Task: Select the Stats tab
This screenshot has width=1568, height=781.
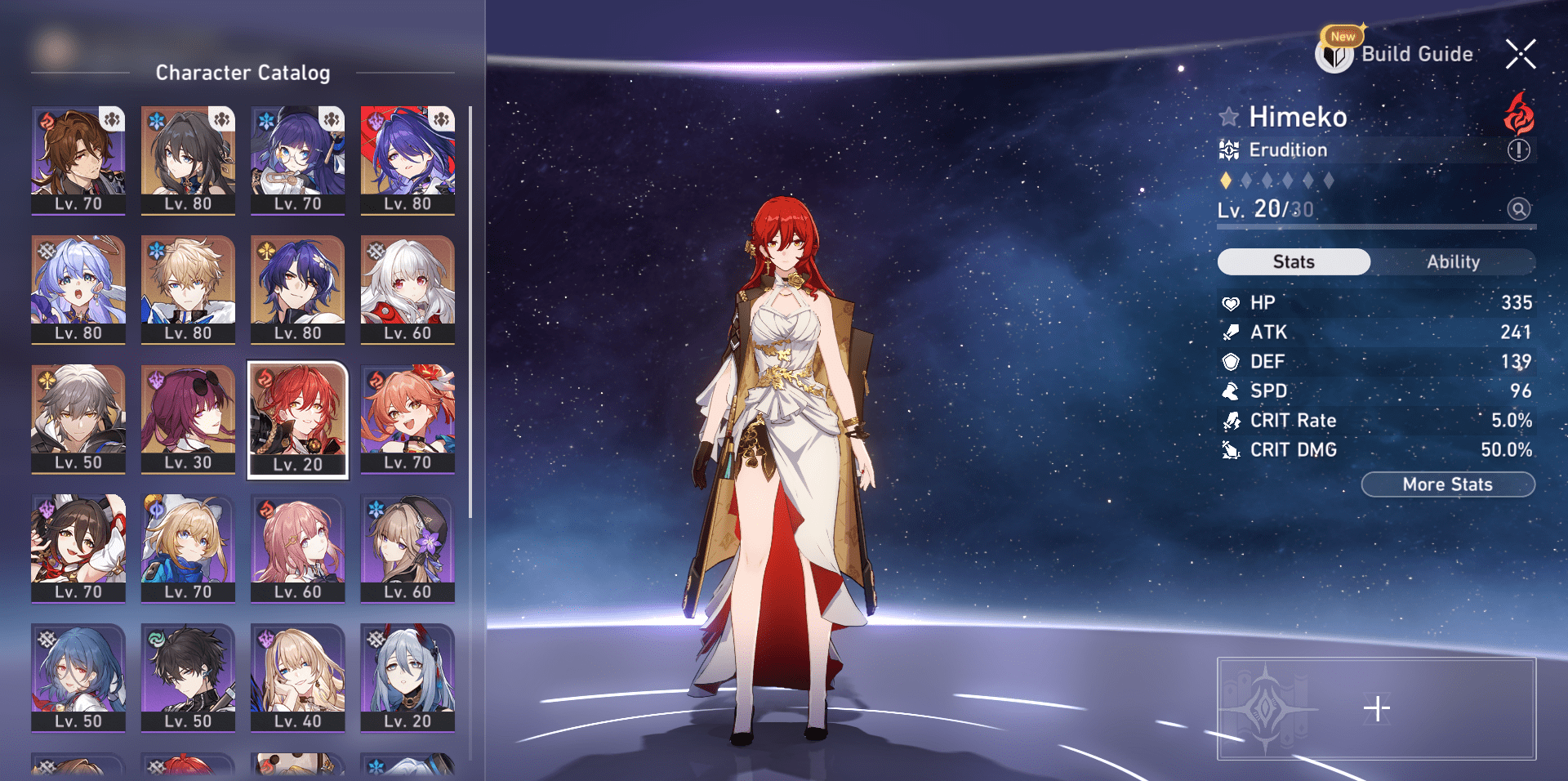Action: tap(1294, 261)
